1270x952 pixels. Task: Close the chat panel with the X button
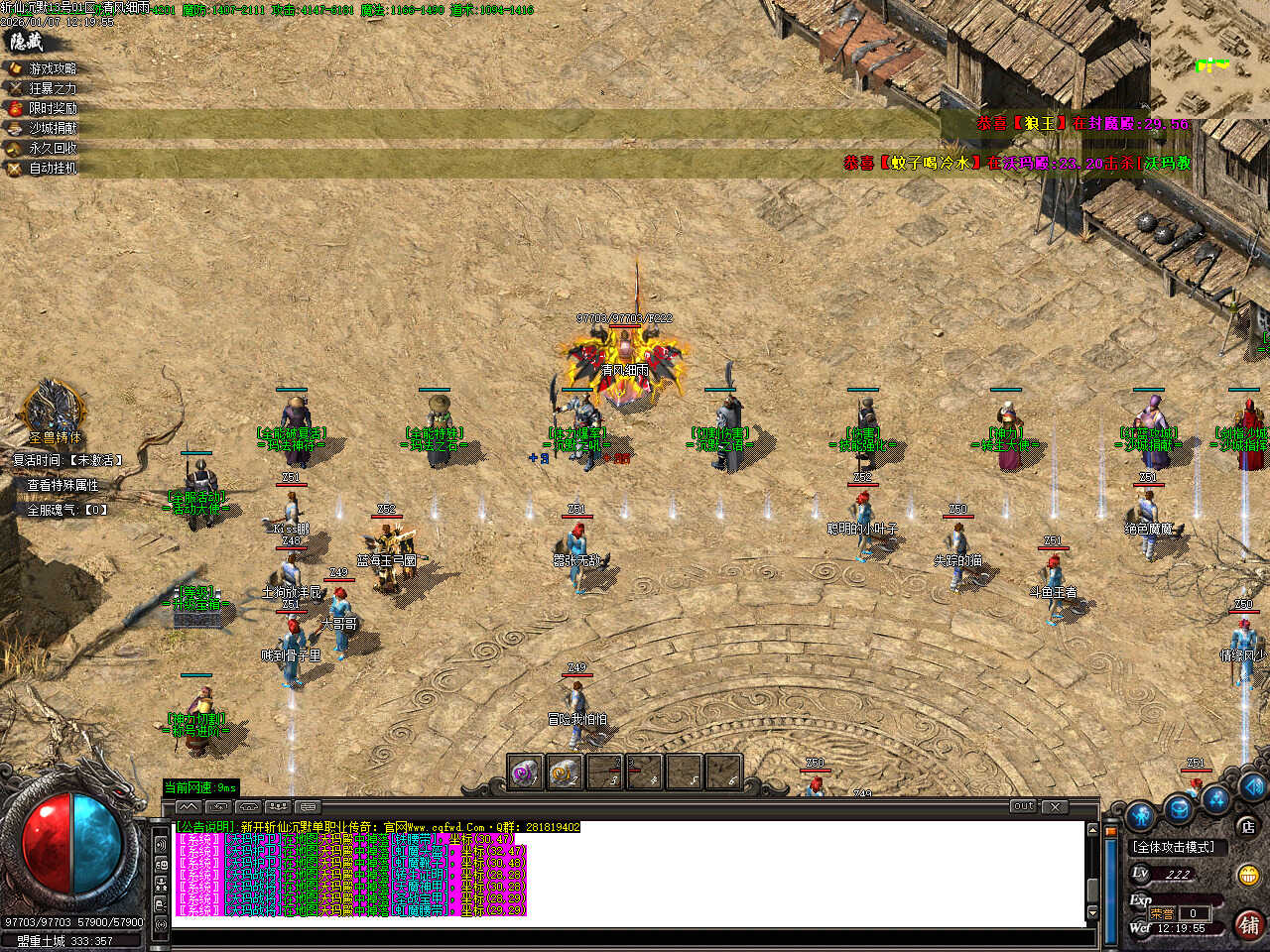[1055, 807]
